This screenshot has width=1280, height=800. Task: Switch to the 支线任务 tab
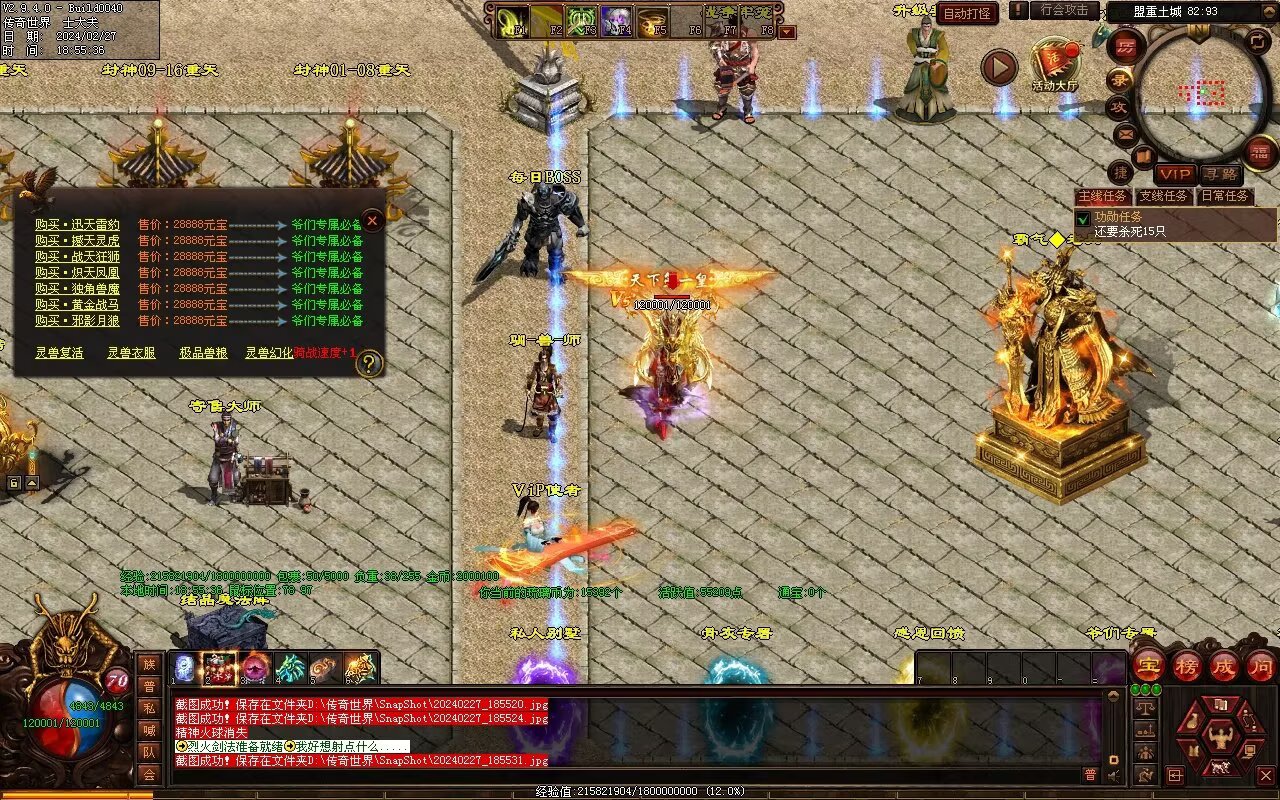pyautogui.click(x=1164, y=196)
